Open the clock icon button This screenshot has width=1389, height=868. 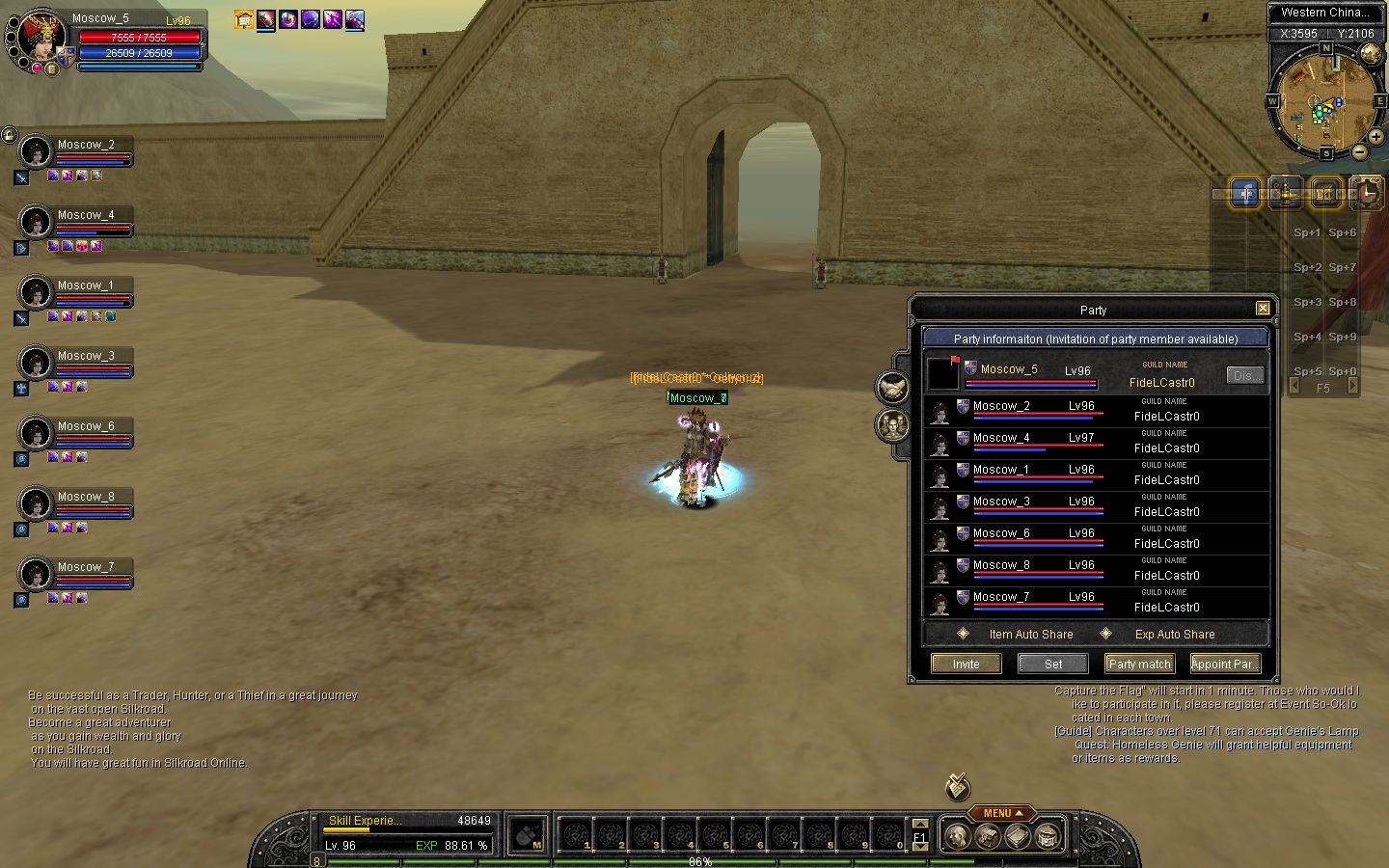1366,194
